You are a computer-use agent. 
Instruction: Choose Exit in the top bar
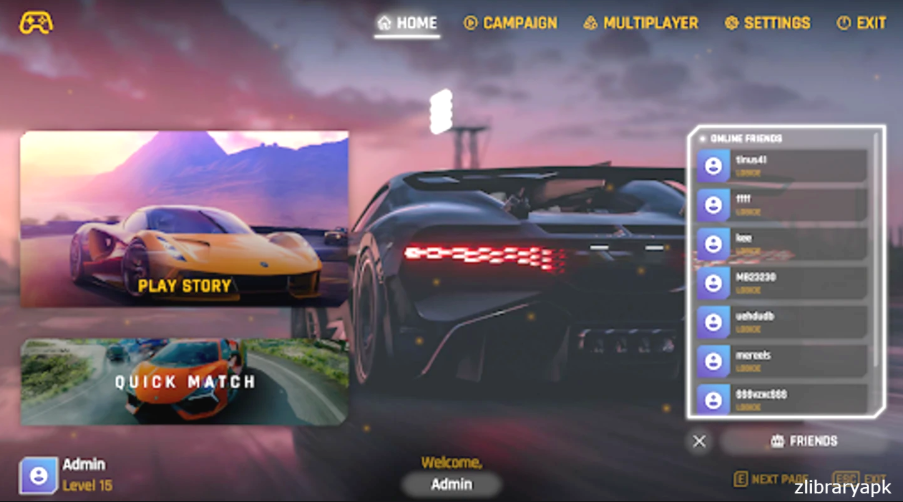pyautogui.click(x=861, y=23)
